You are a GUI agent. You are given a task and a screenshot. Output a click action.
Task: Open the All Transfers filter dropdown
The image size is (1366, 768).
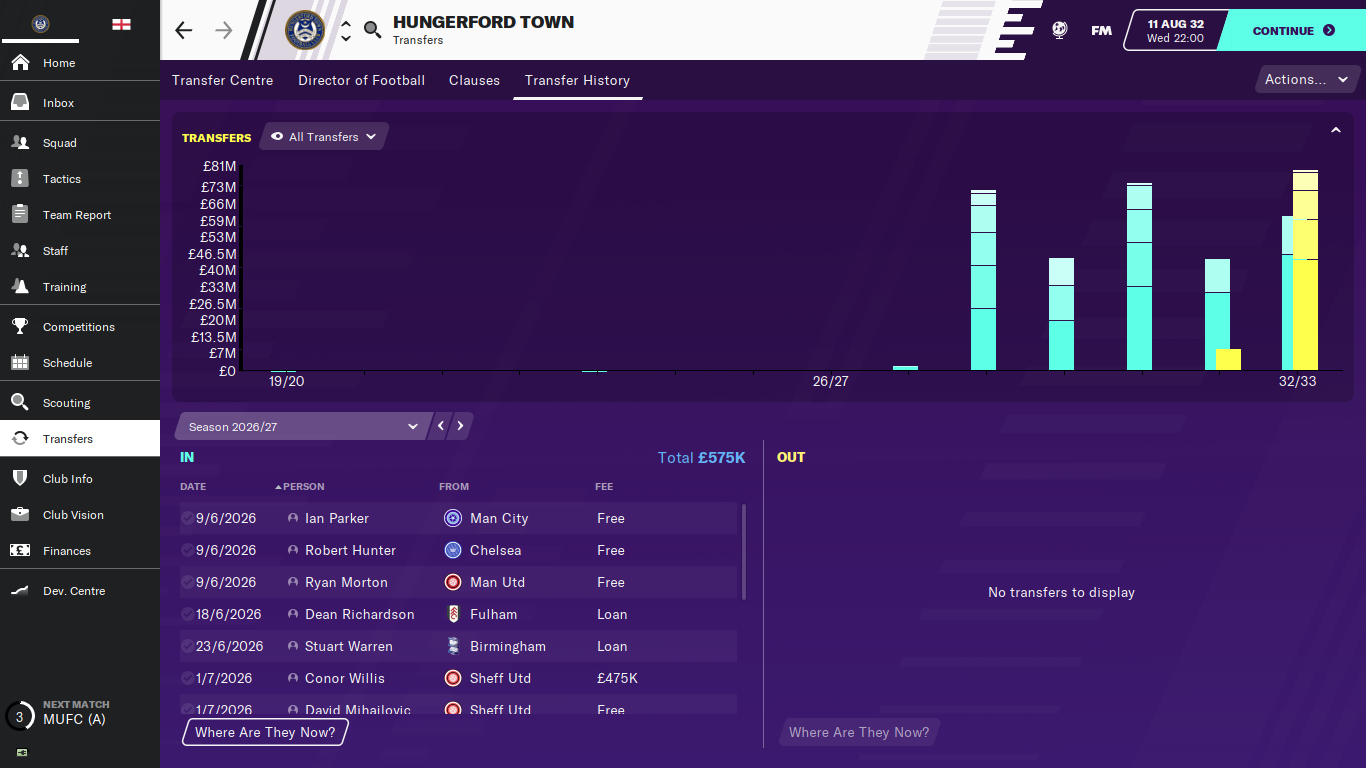pyautogui.click(x=324, y=137)
